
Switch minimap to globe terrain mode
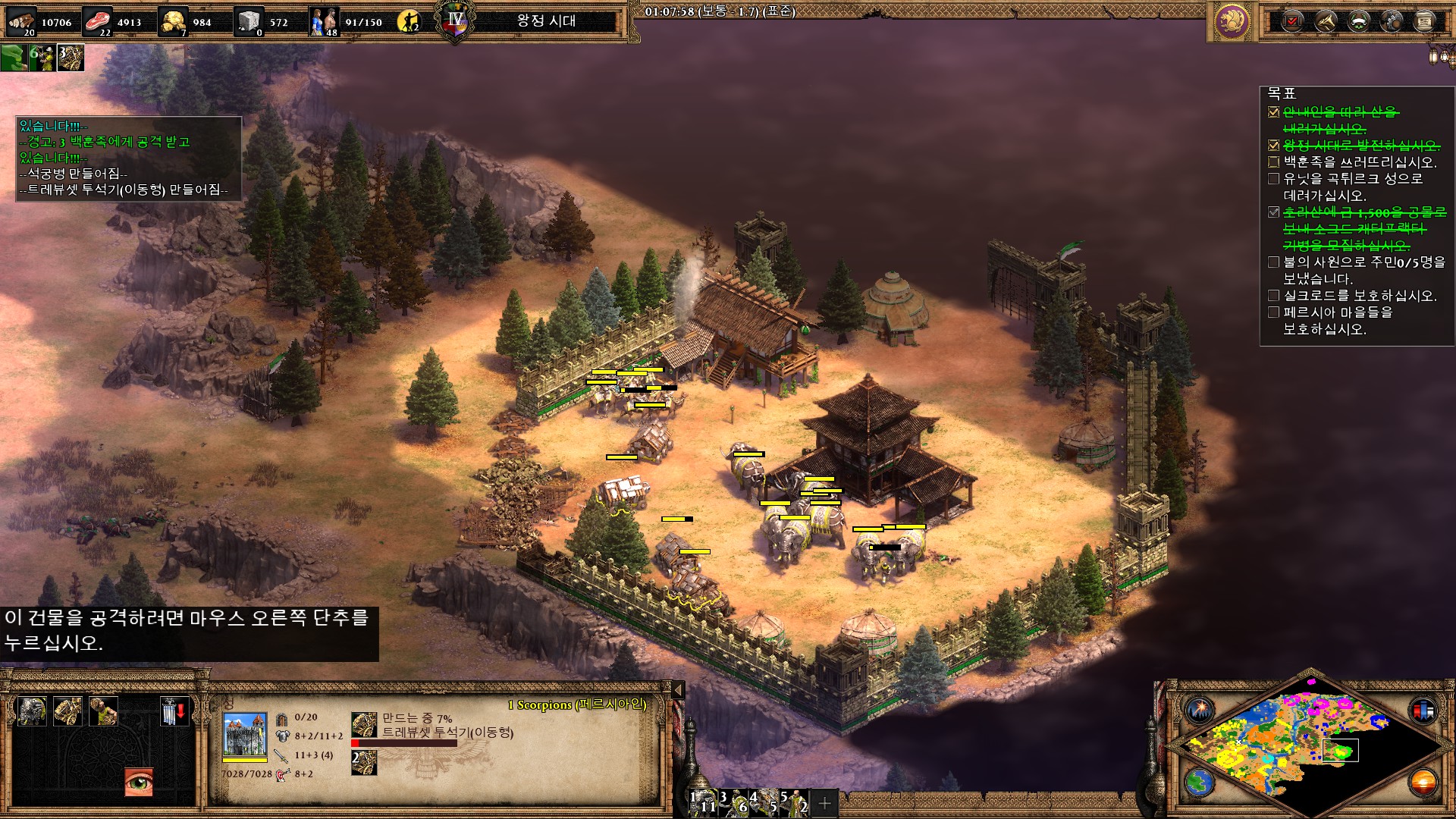click(1200, 782)
